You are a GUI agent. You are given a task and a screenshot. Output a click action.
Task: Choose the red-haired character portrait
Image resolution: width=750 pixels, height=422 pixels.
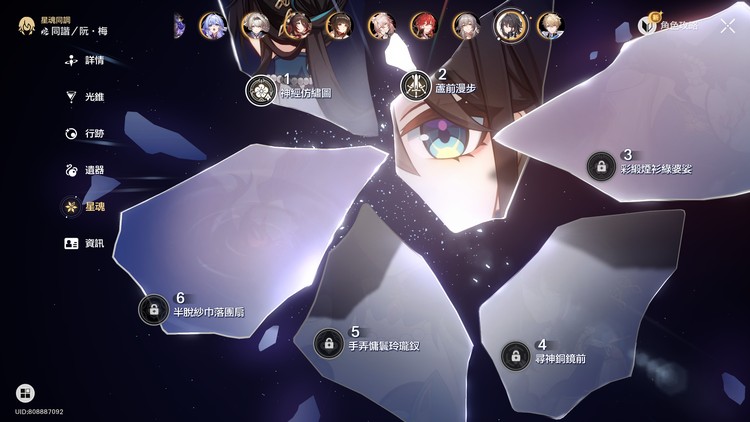pyautogui.click(x=423, y=25)
